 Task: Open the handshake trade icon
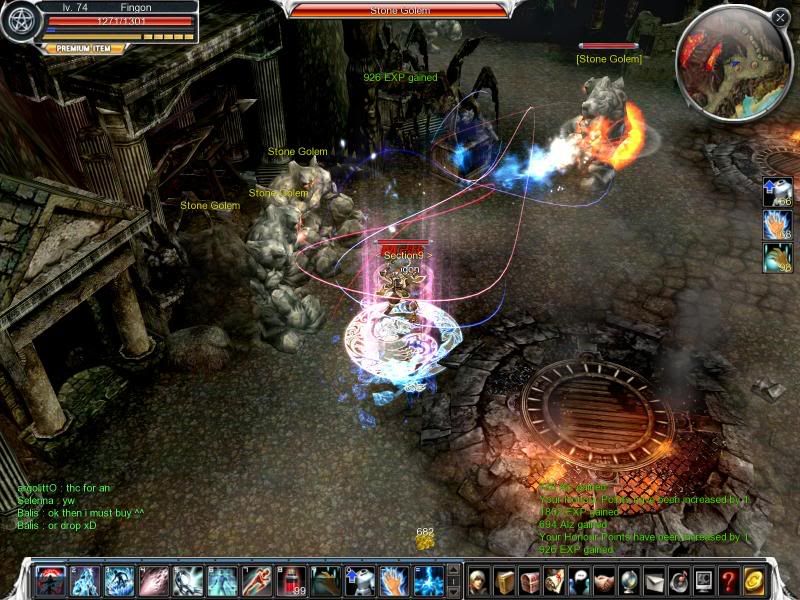605,580
